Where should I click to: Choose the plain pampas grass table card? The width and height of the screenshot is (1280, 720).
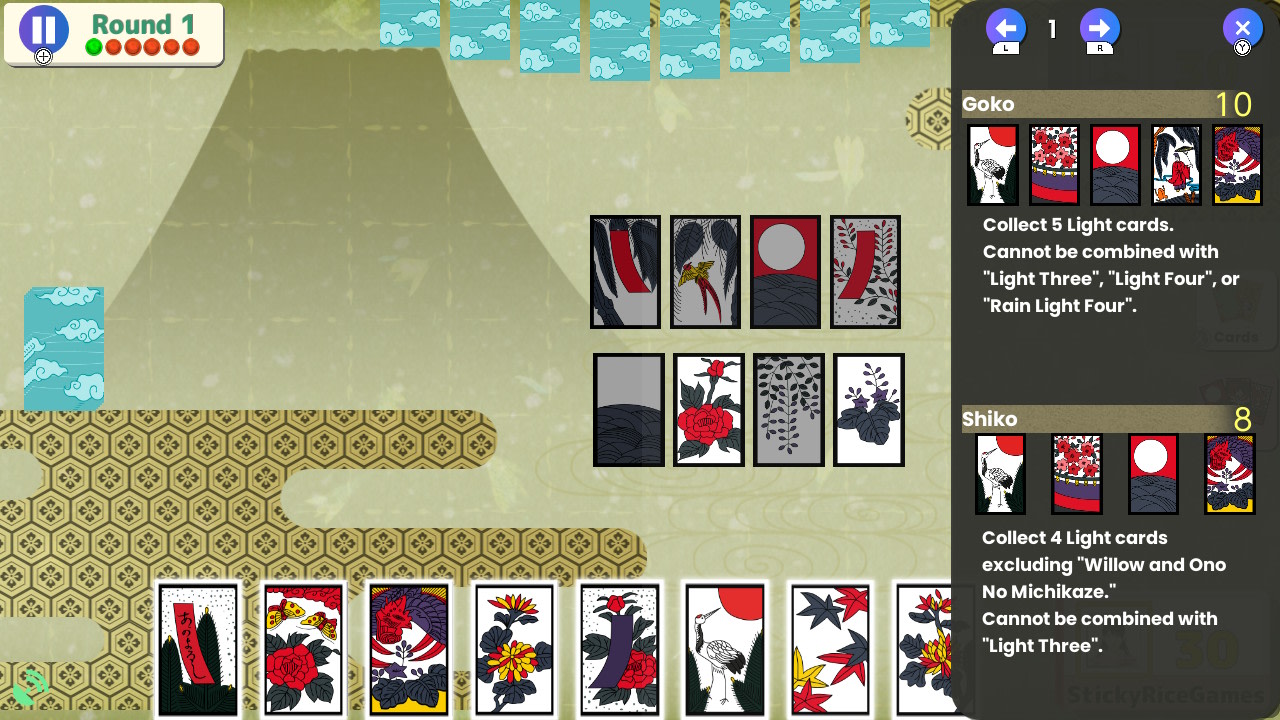coord(629,410)
